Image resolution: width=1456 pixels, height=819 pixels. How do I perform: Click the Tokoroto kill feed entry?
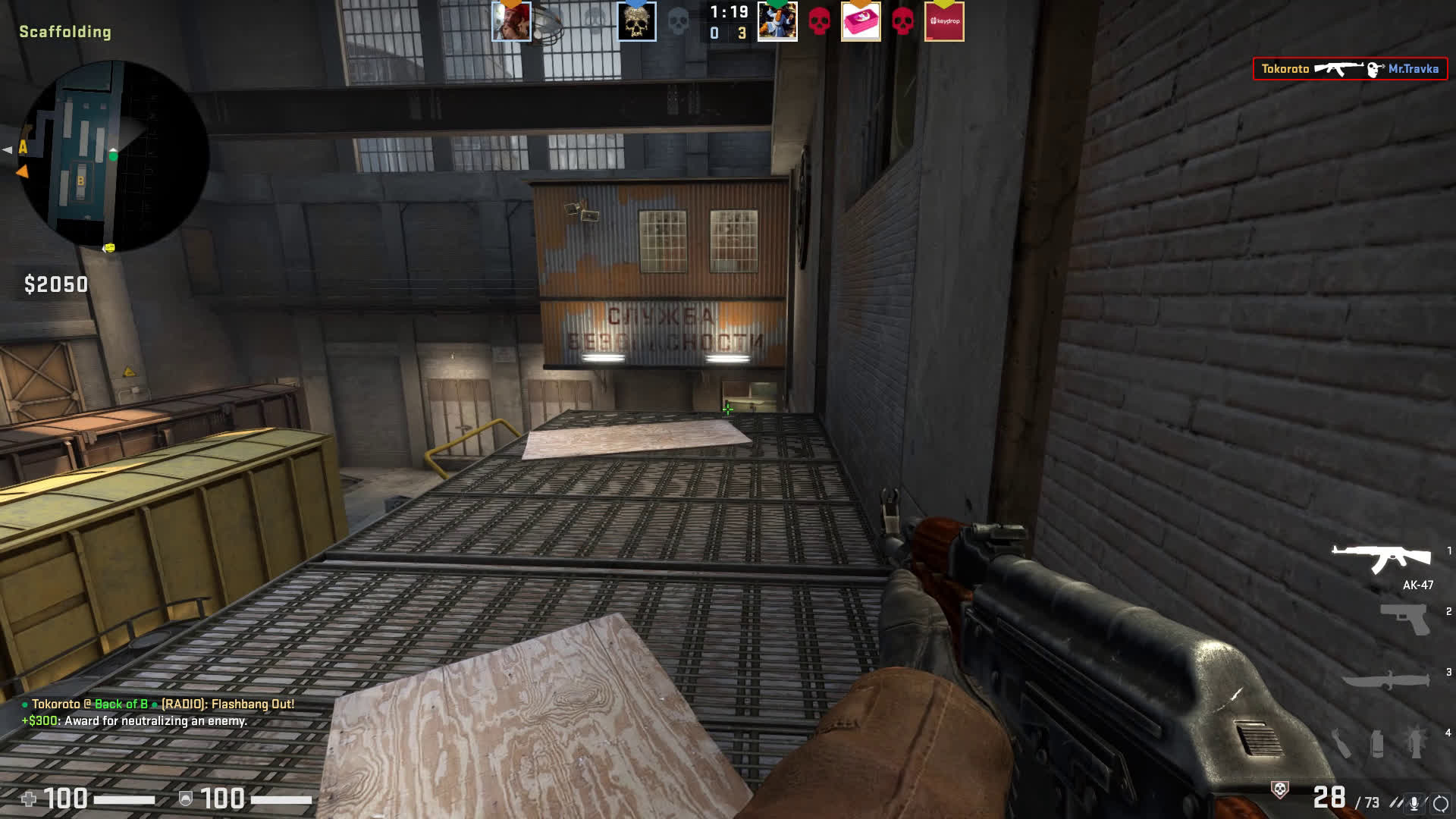tap(1350, 69)
